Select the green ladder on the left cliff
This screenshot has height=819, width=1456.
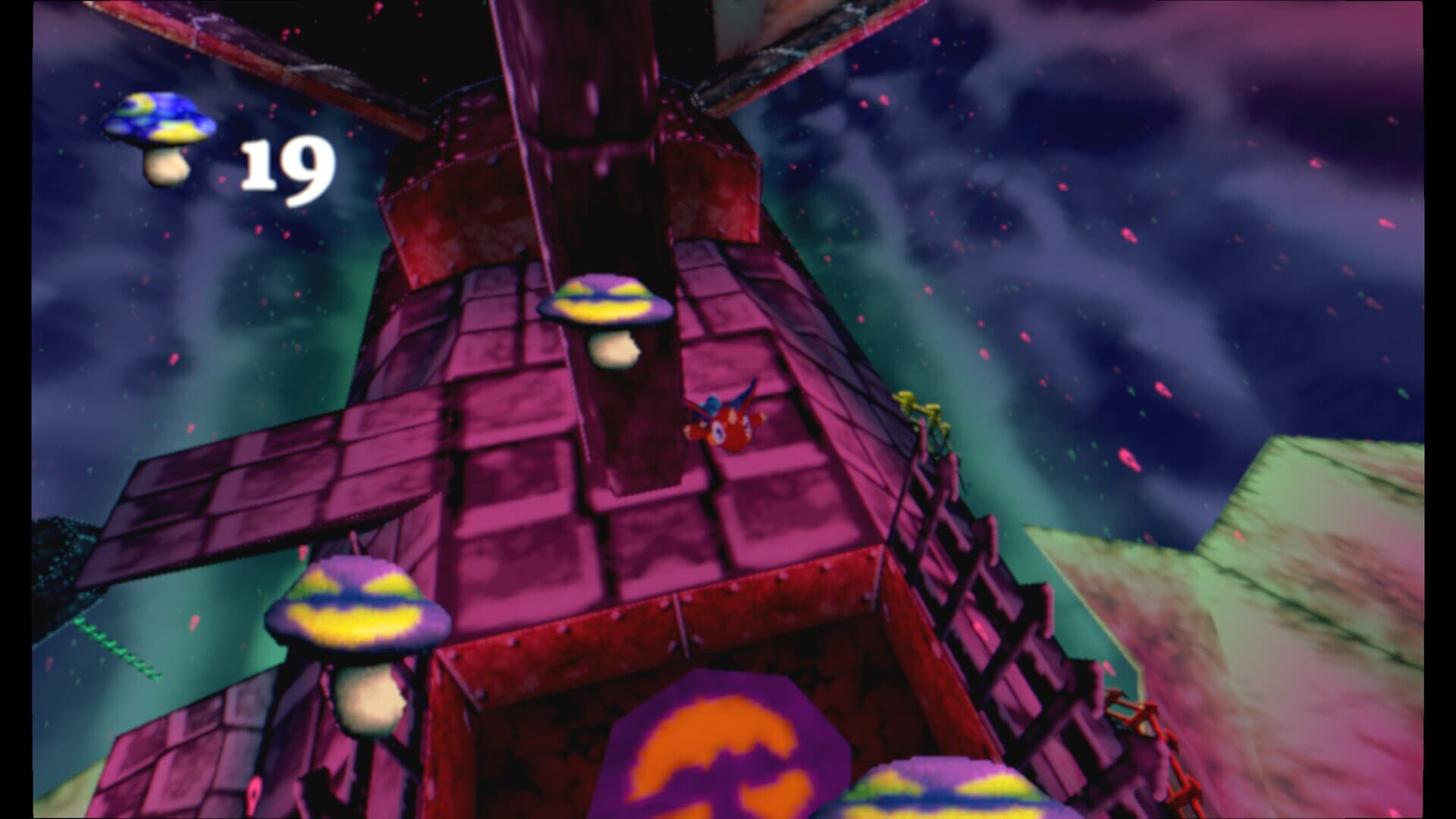(x=121, y=648)
